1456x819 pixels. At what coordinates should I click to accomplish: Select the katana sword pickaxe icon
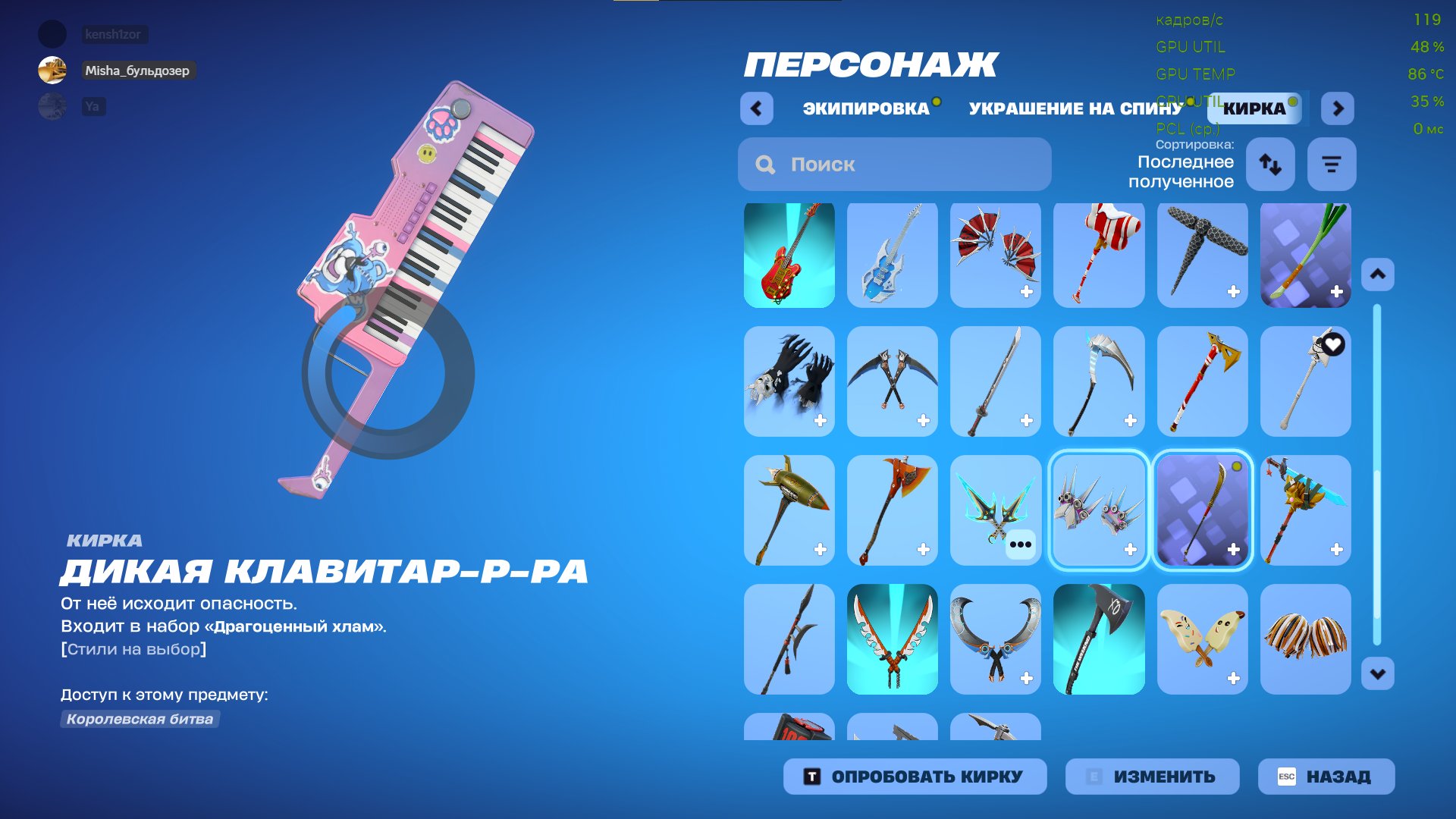995,381
